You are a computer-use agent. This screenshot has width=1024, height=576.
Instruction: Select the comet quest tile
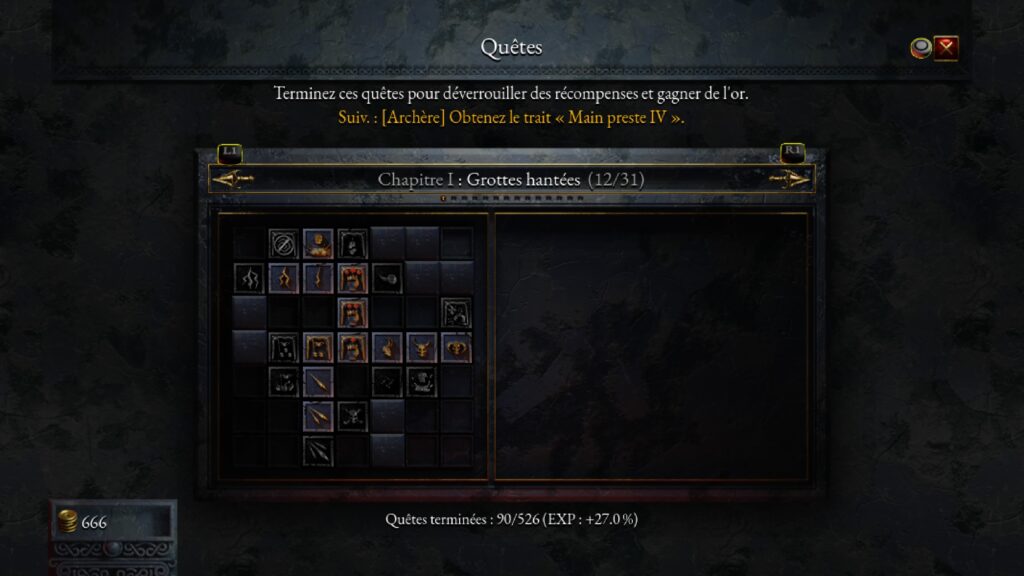pyautogui.click(x=387, y=278)
